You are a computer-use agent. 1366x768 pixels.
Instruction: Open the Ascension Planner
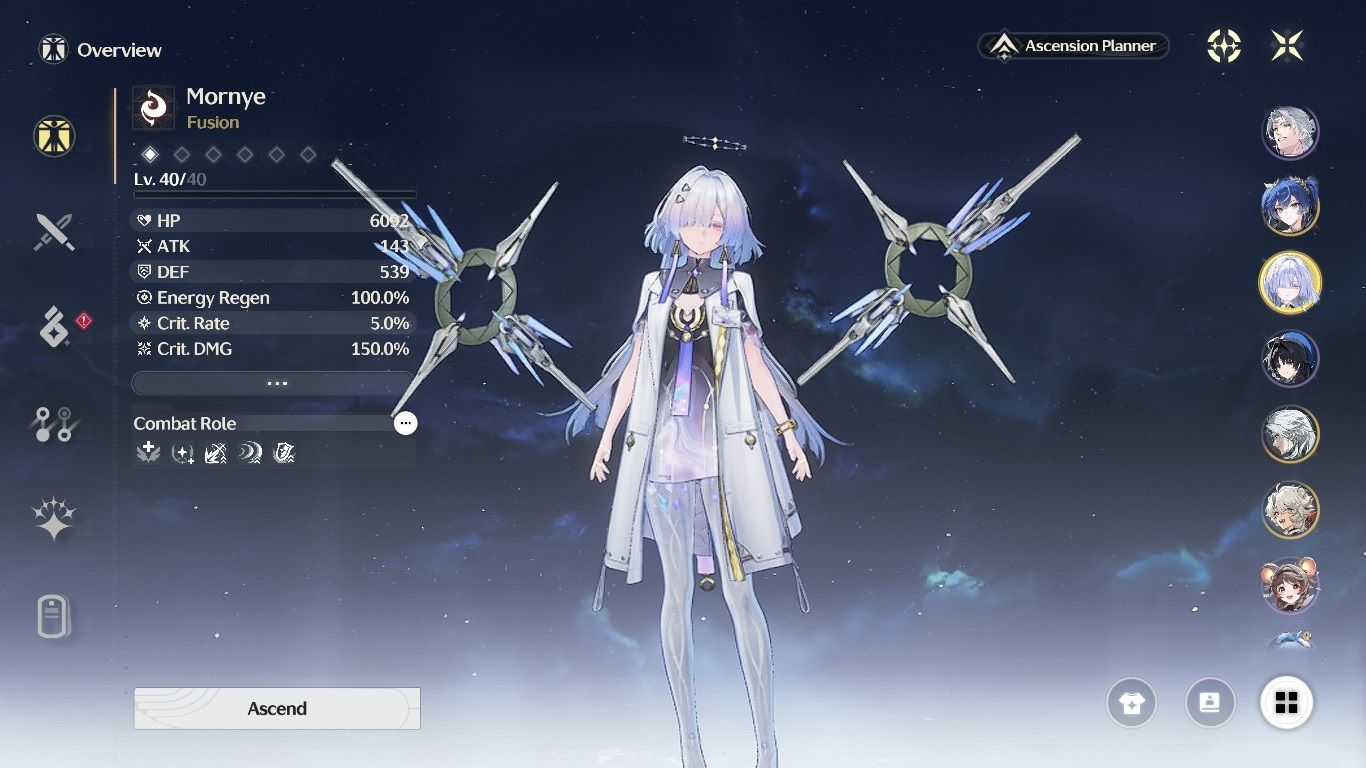click(x=1073, y=46)
